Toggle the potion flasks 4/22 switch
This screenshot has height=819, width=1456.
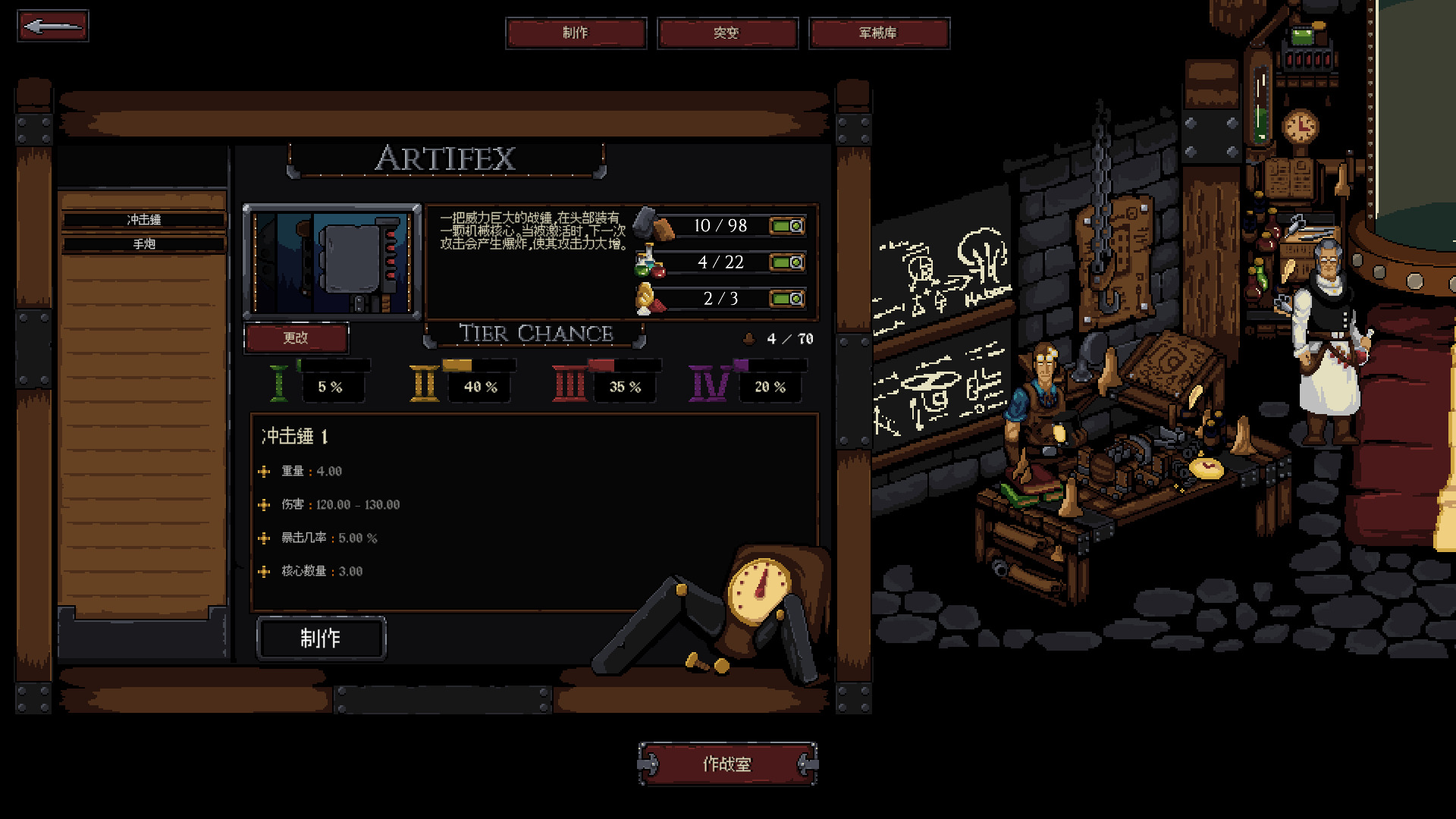(787, 262)
